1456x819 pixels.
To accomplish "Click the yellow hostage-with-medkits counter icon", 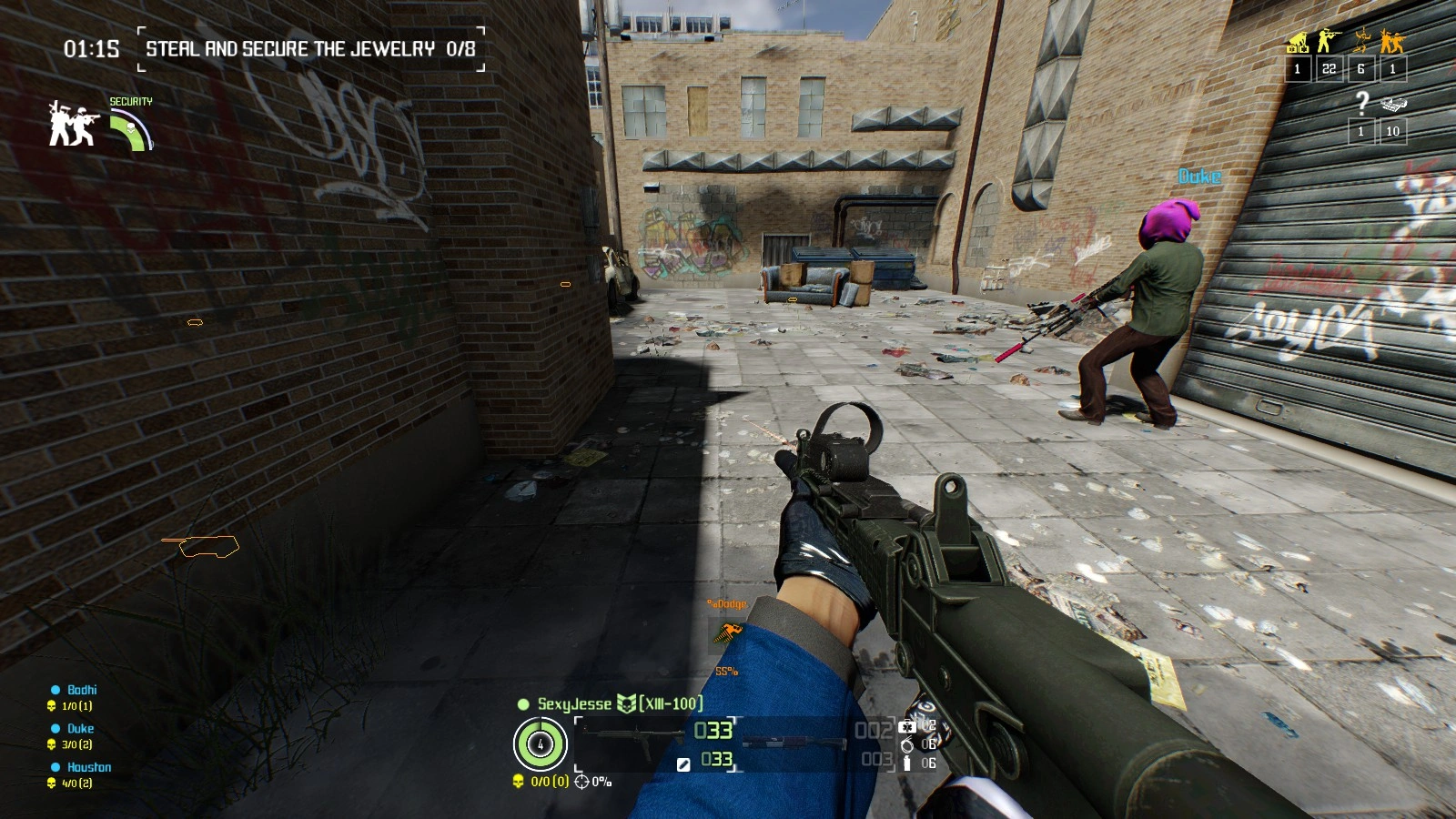I will coord(1298,42).
